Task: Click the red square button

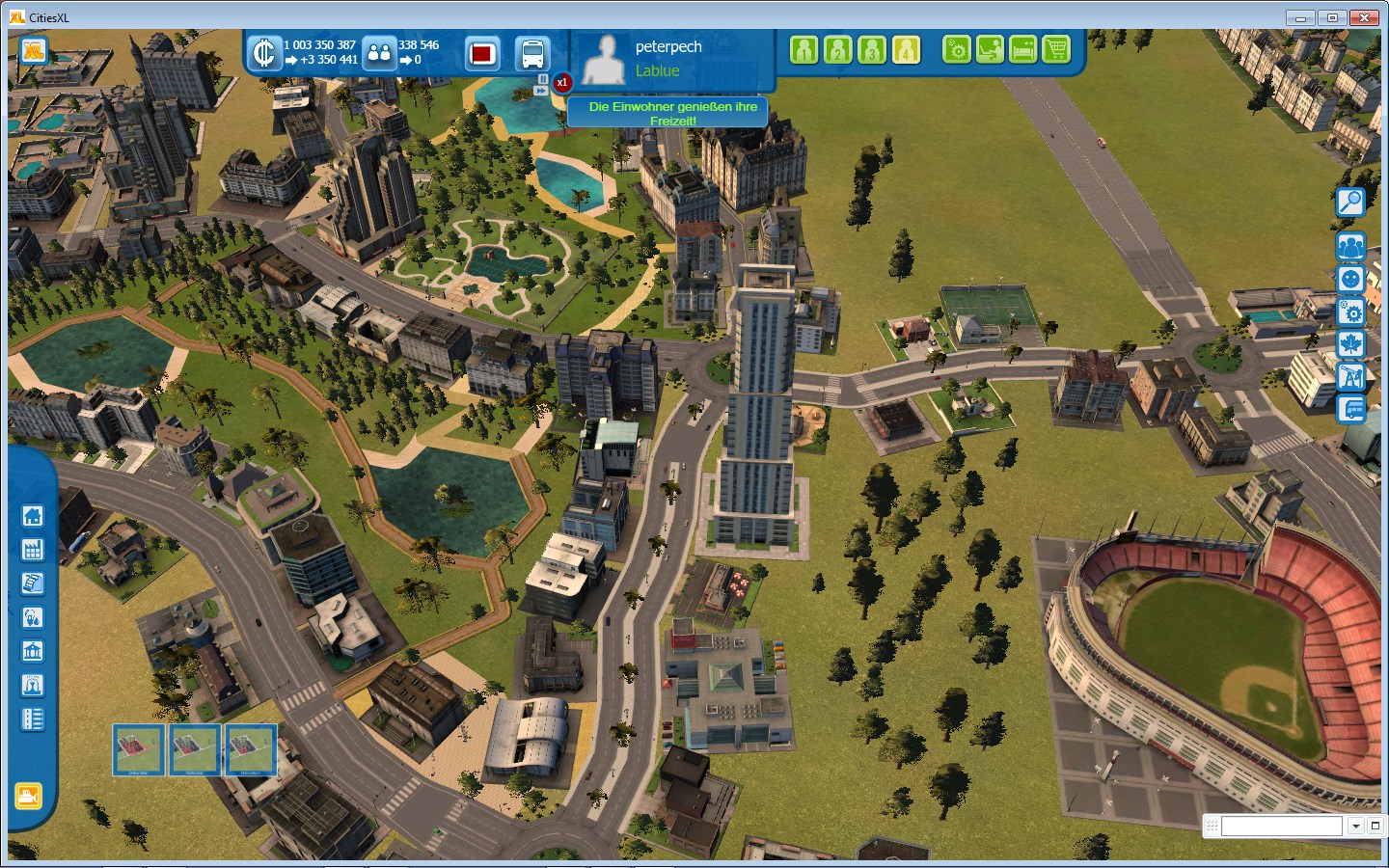Action: (x=482, y=53)
